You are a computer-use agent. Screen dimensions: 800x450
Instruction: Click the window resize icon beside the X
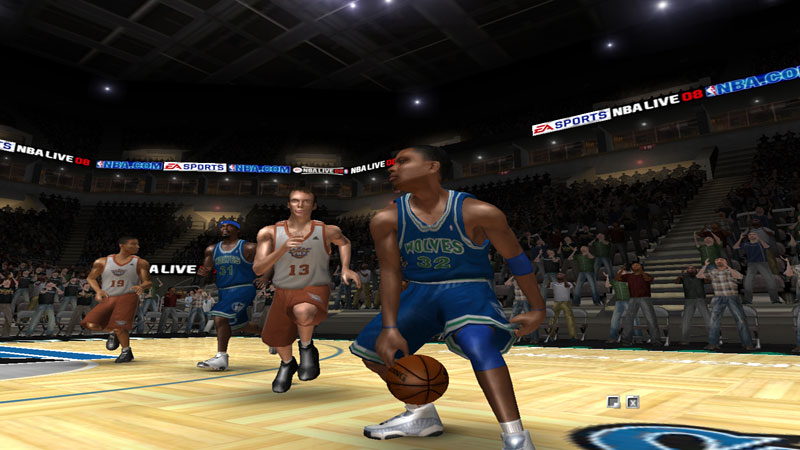coord(614,402)
